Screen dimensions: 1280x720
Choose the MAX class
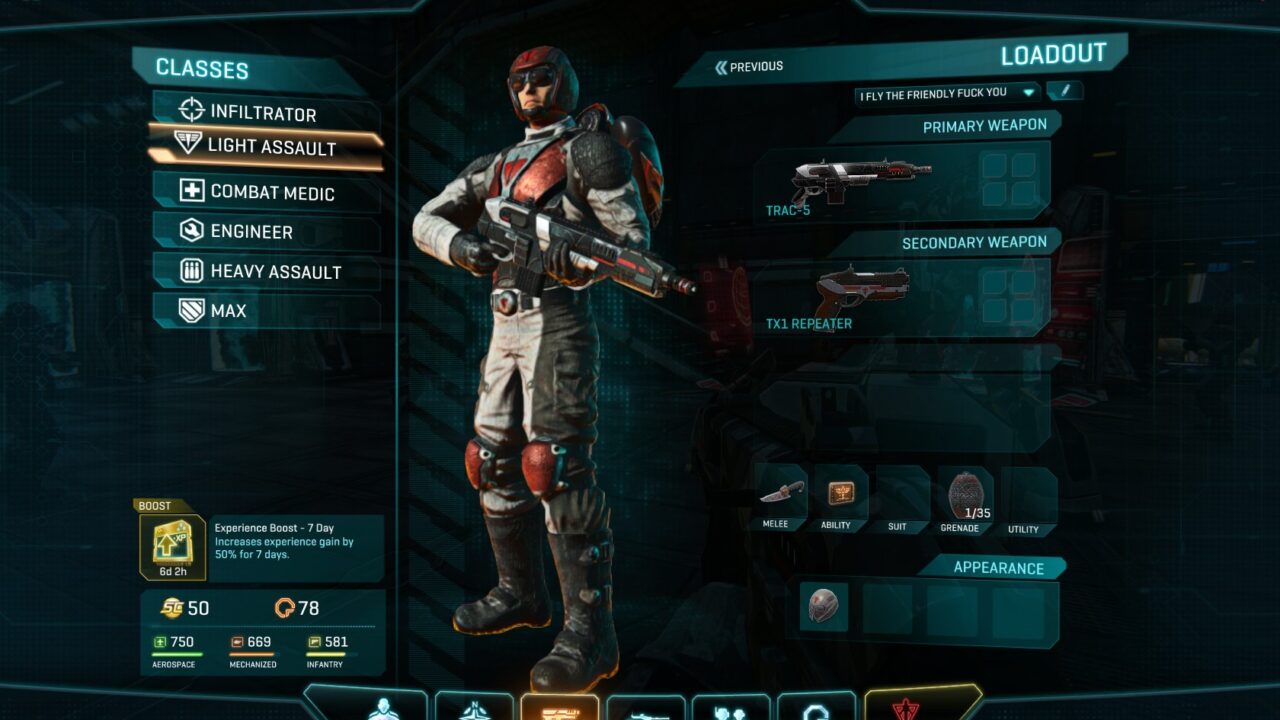(x=228, y=310)
